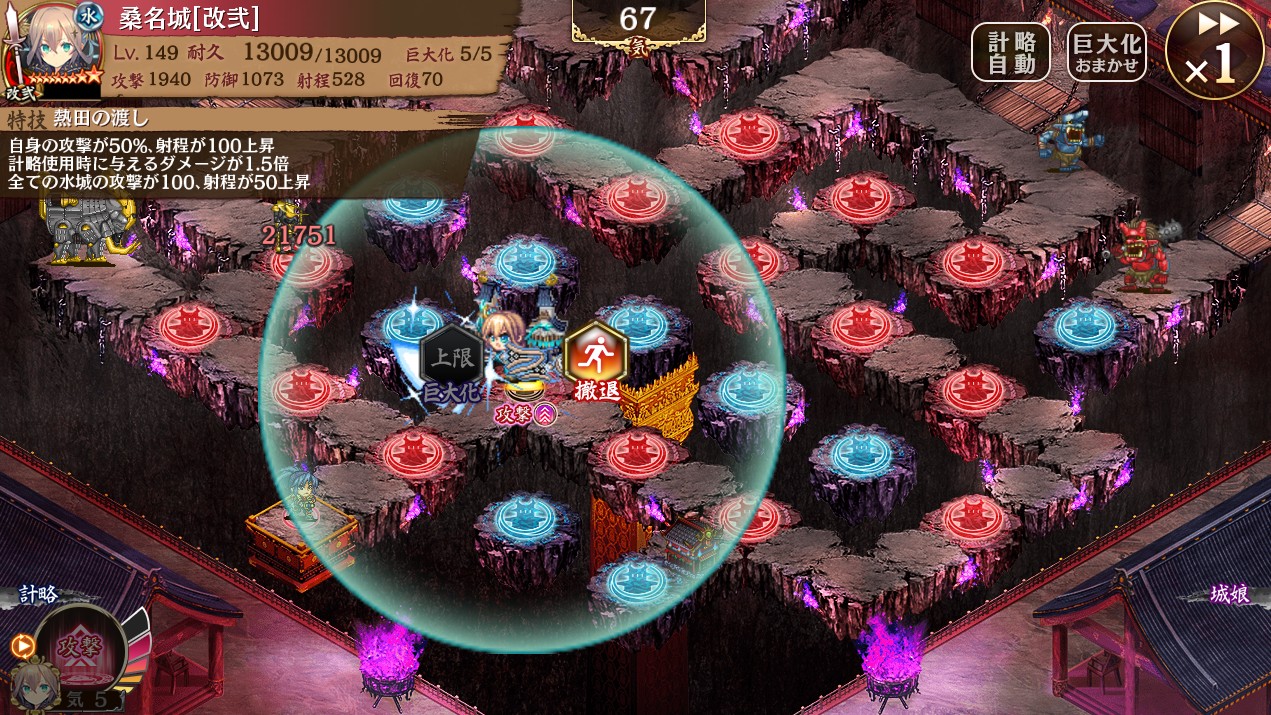Image resolution: width=1271 pixels, height=715 pixels.
Task: Select the 桑名城 character portrait
Action: coord(52,50)
